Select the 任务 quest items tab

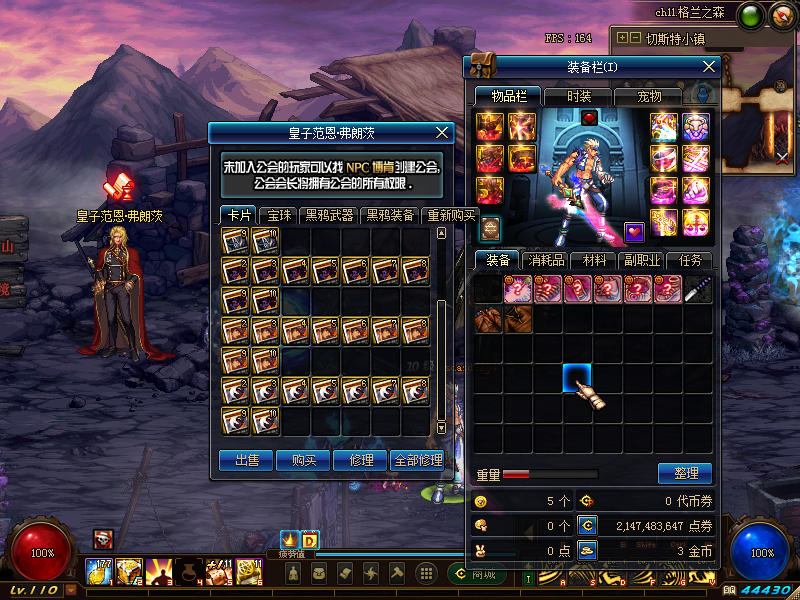pos(690,260)
